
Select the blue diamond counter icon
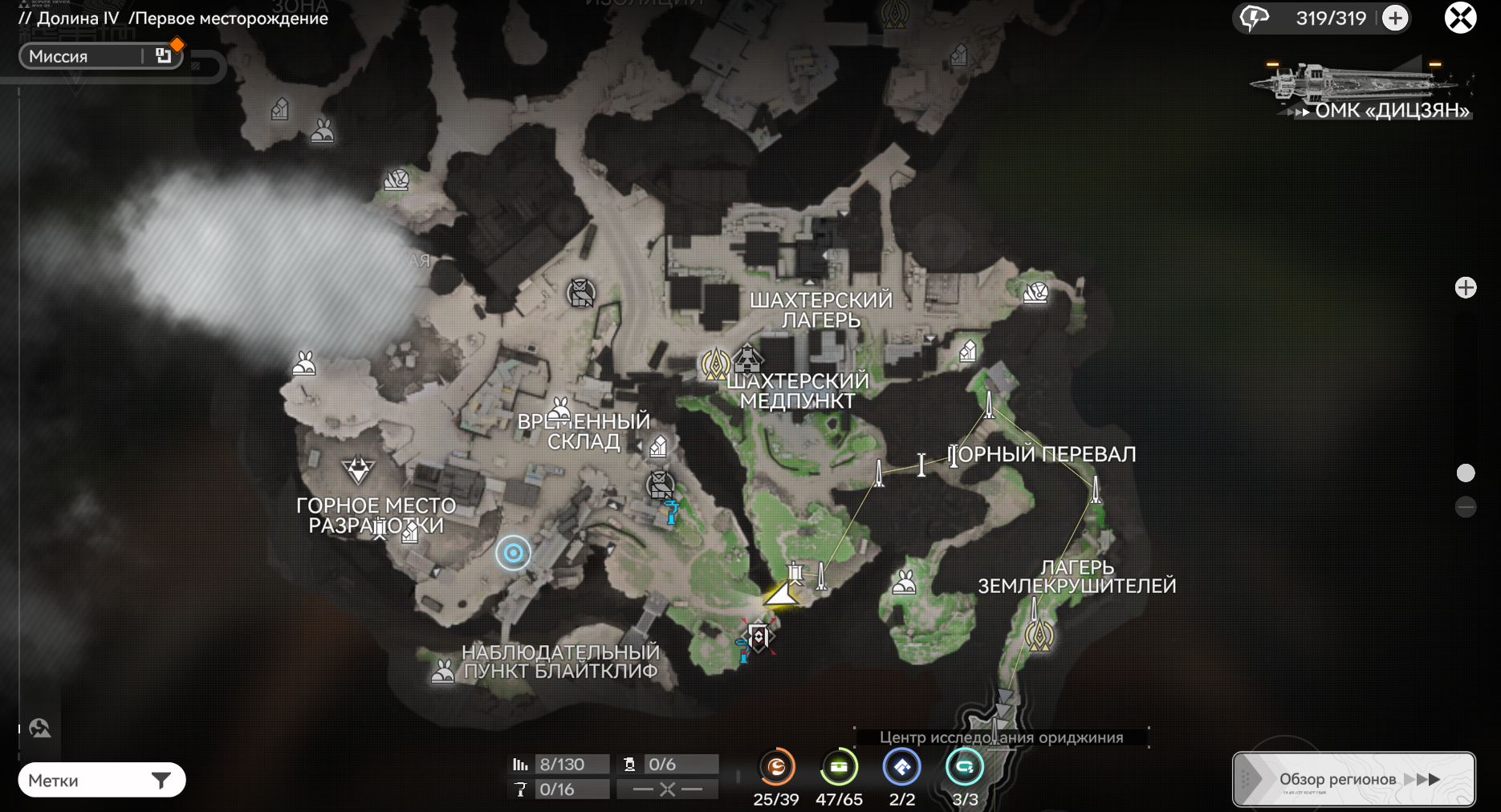click(x=901, y=768)
